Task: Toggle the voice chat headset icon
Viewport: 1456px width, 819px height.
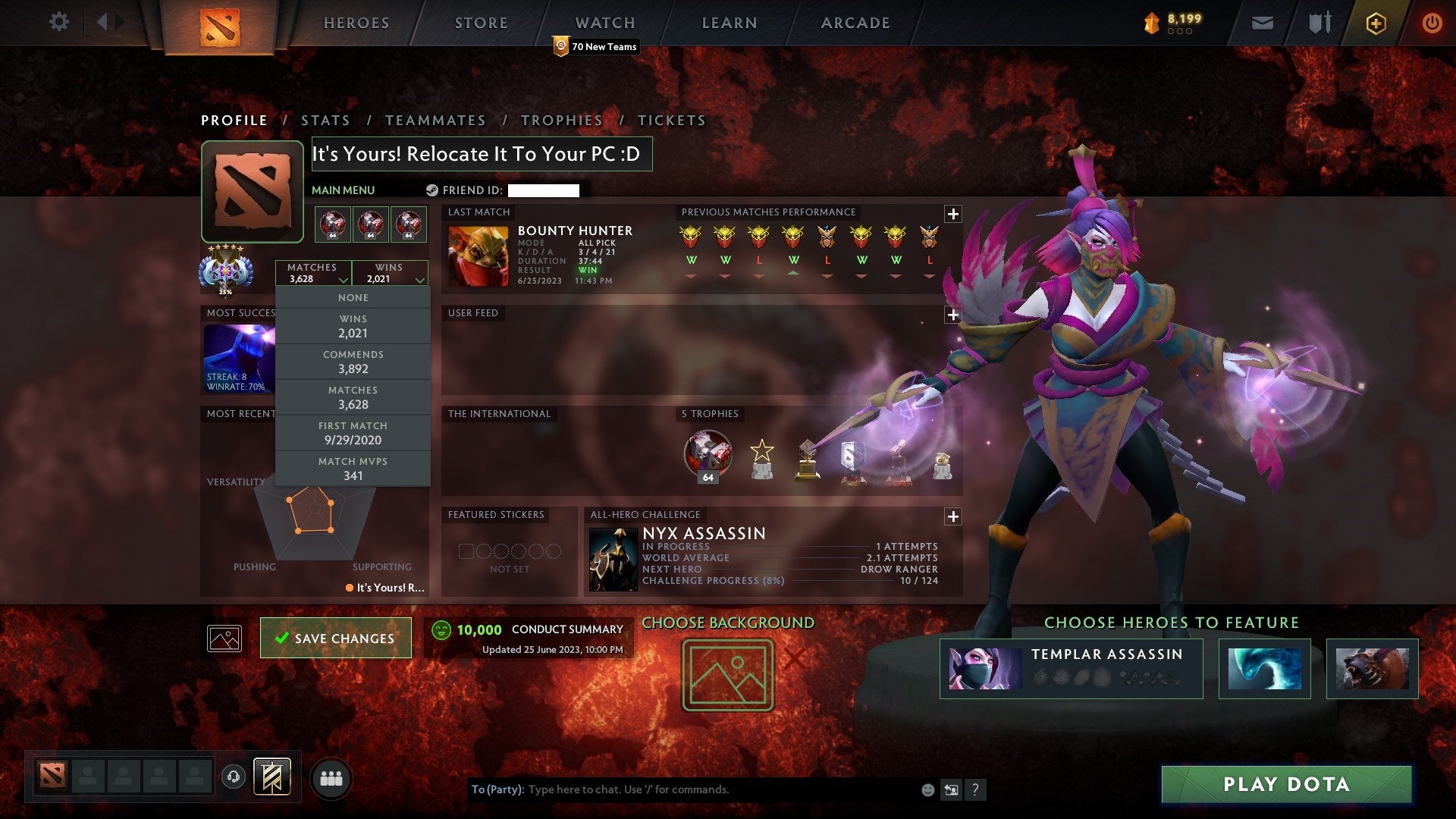Action: (x=232, y=777)
